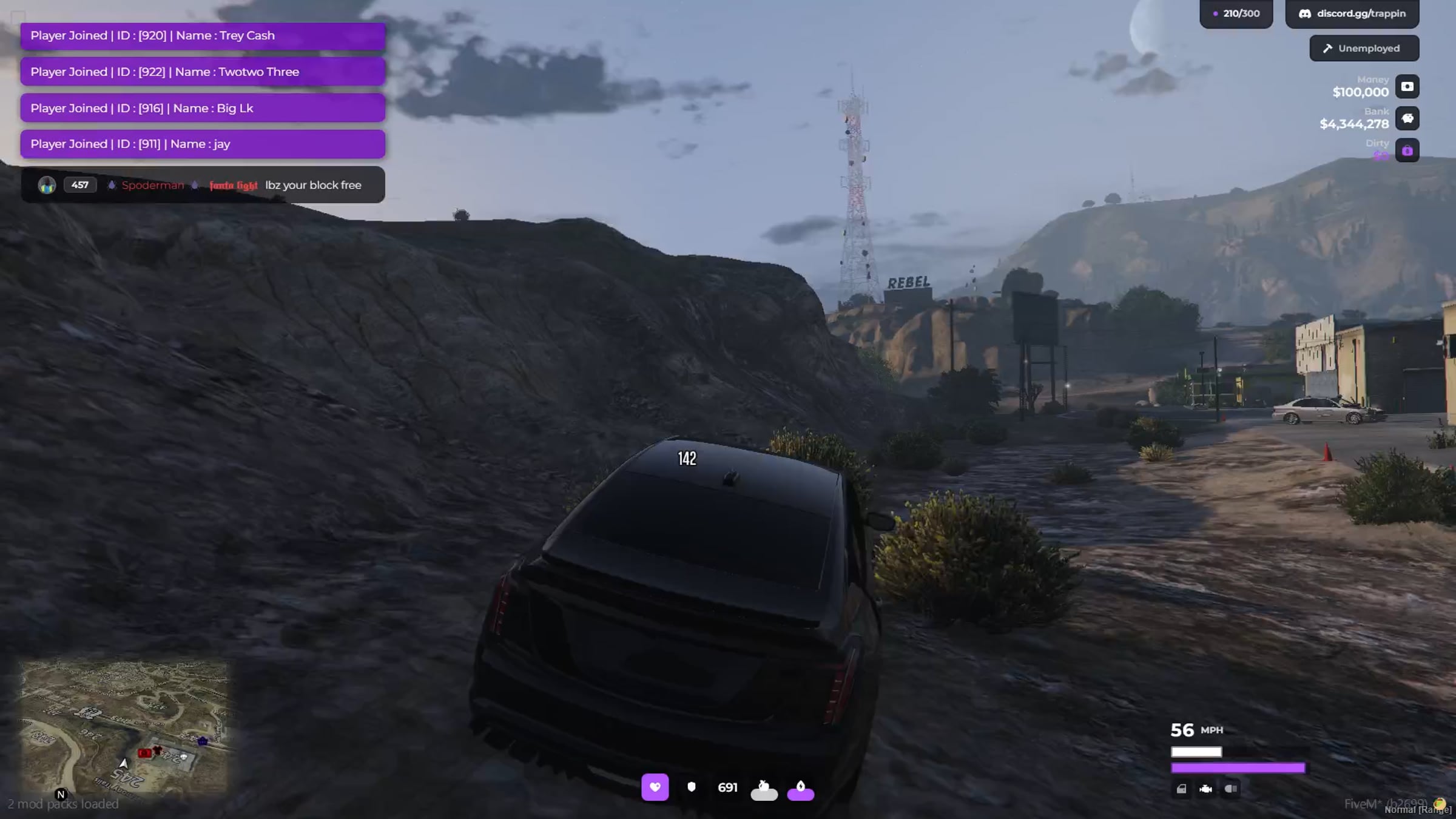1456x819 pixels.
Task: Open the minimap
Action: coord(124,727)
